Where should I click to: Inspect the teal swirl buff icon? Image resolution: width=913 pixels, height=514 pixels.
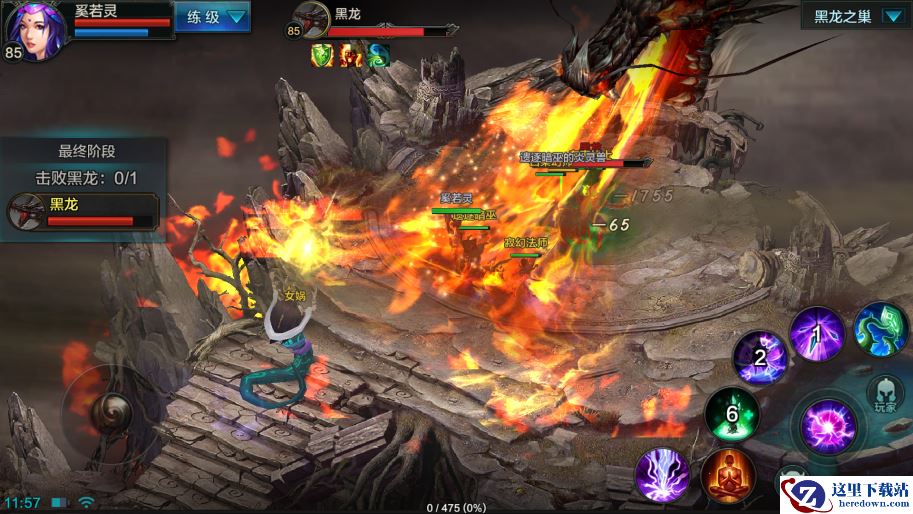377,56
